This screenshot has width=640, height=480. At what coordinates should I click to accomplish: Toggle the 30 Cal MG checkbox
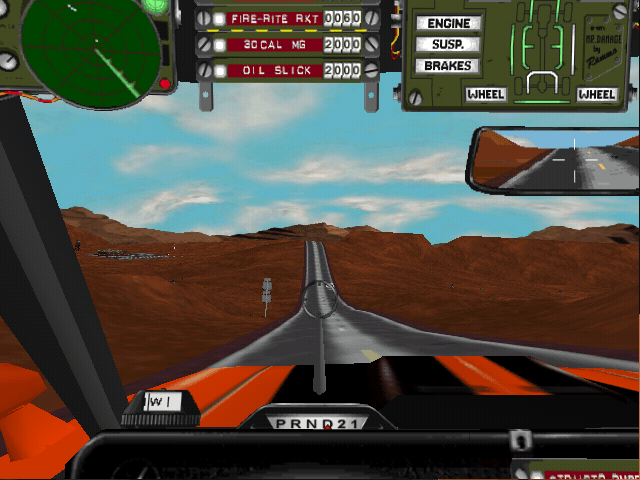(219, 45)
